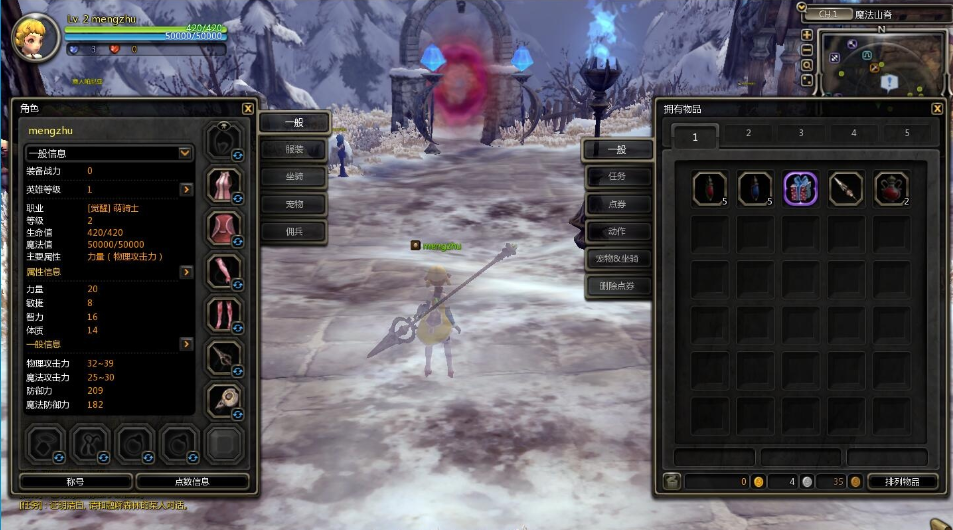Open the 一般信息 dropdown in character panel
This screenshot has height=530, width=953.
[185, 153]
